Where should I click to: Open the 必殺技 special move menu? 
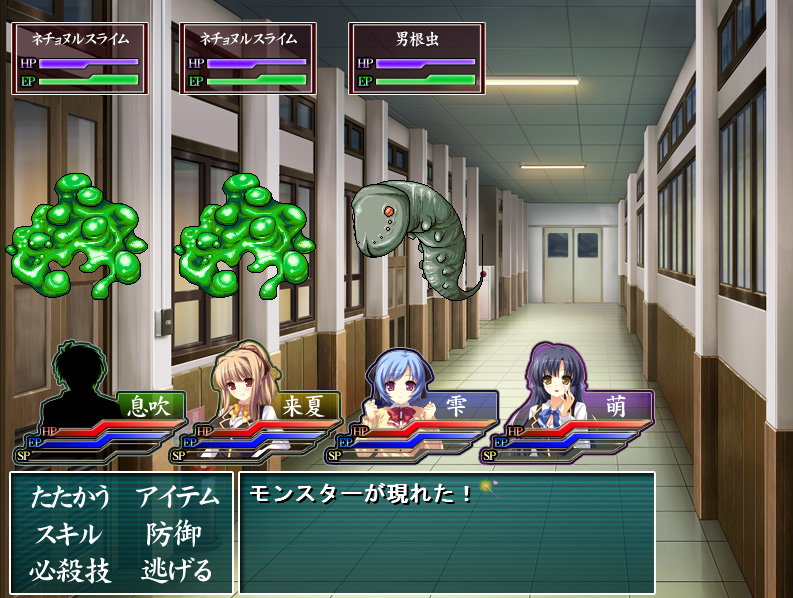coord(68,571)
